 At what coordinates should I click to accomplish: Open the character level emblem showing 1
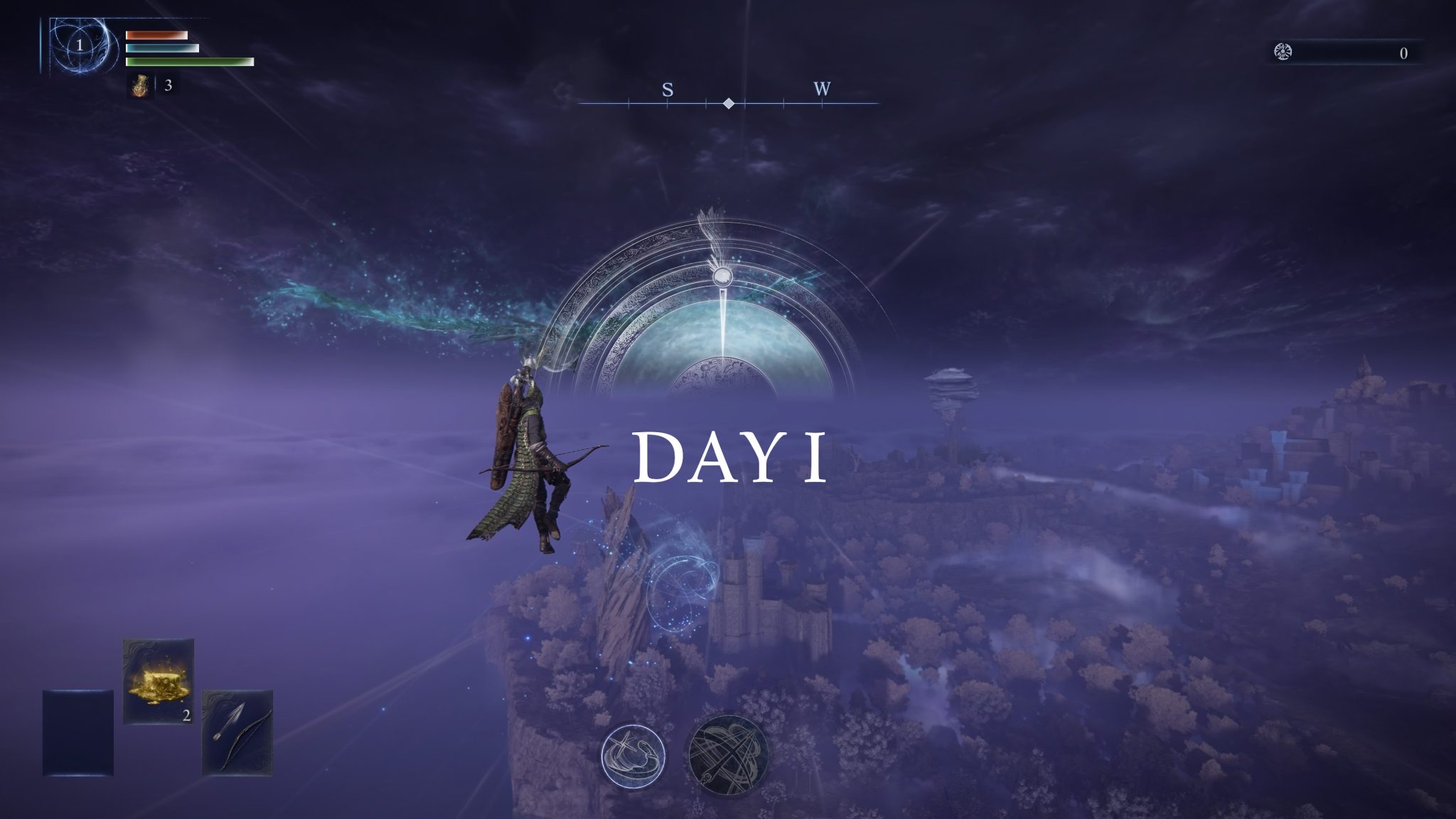[80, 45]
